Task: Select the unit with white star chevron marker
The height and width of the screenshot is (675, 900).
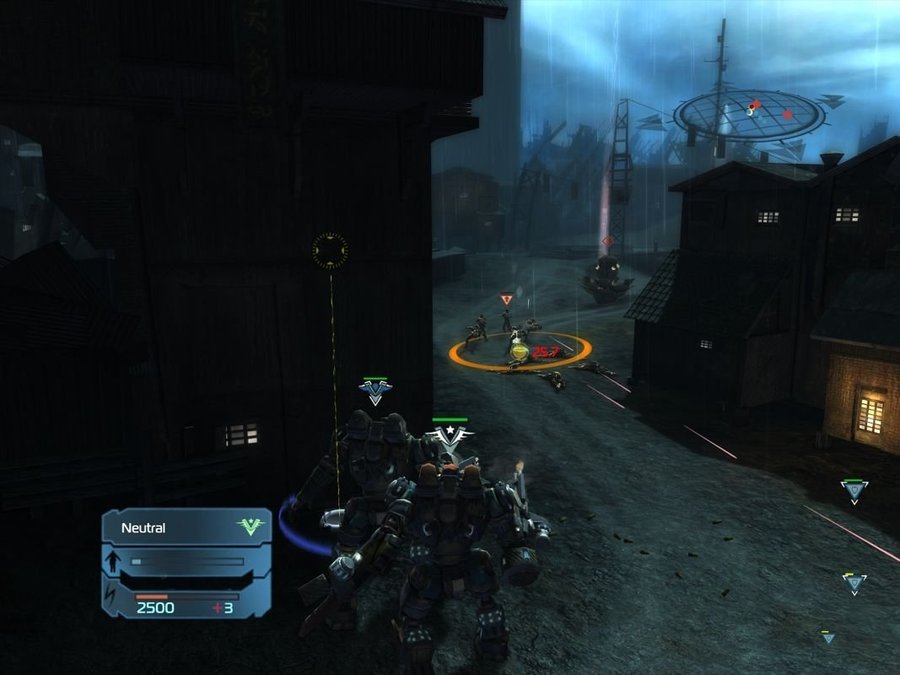Action: tap(450, 436)
